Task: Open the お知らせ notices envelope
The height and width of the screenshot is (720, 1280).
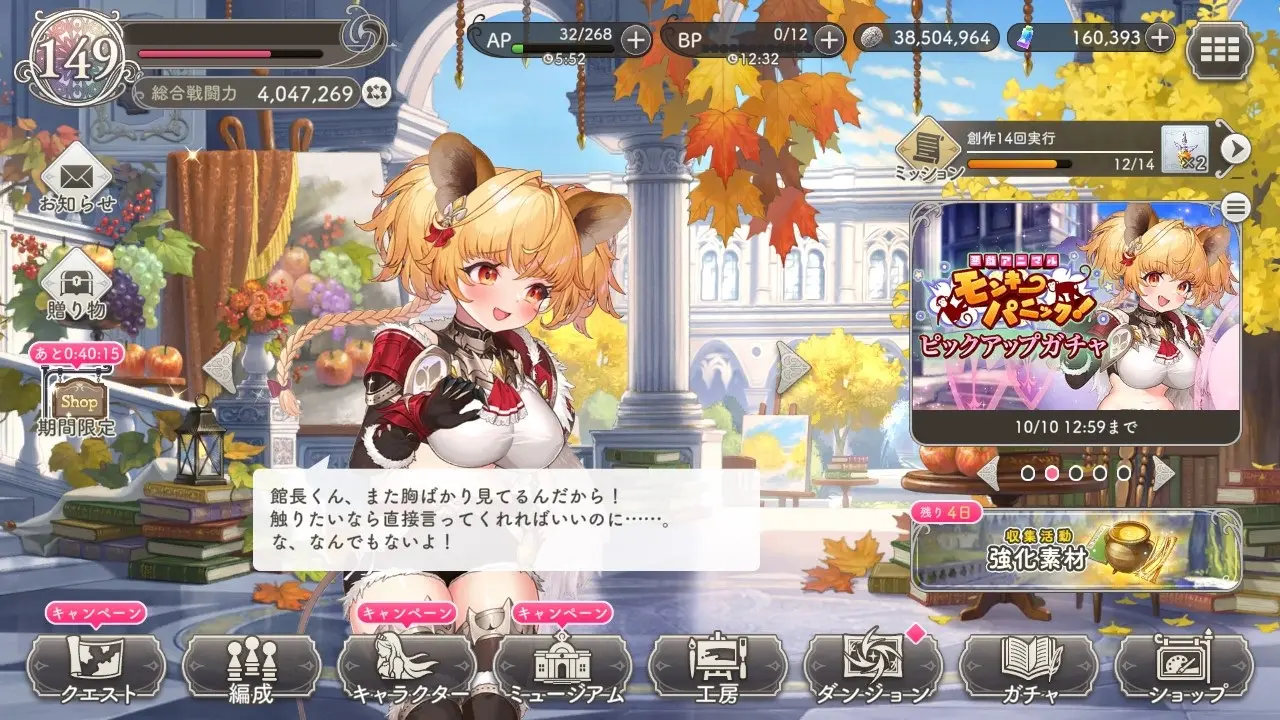Action: pyautogui.click(x=78, y=180)
